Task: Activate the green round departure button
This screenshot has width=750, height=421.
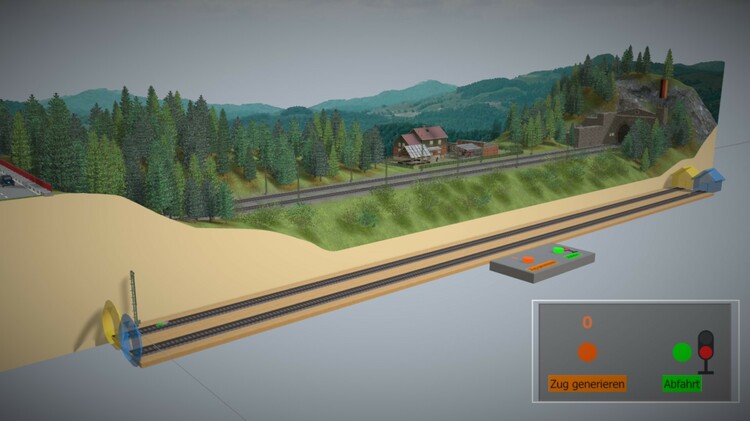Action: (682, 352)
